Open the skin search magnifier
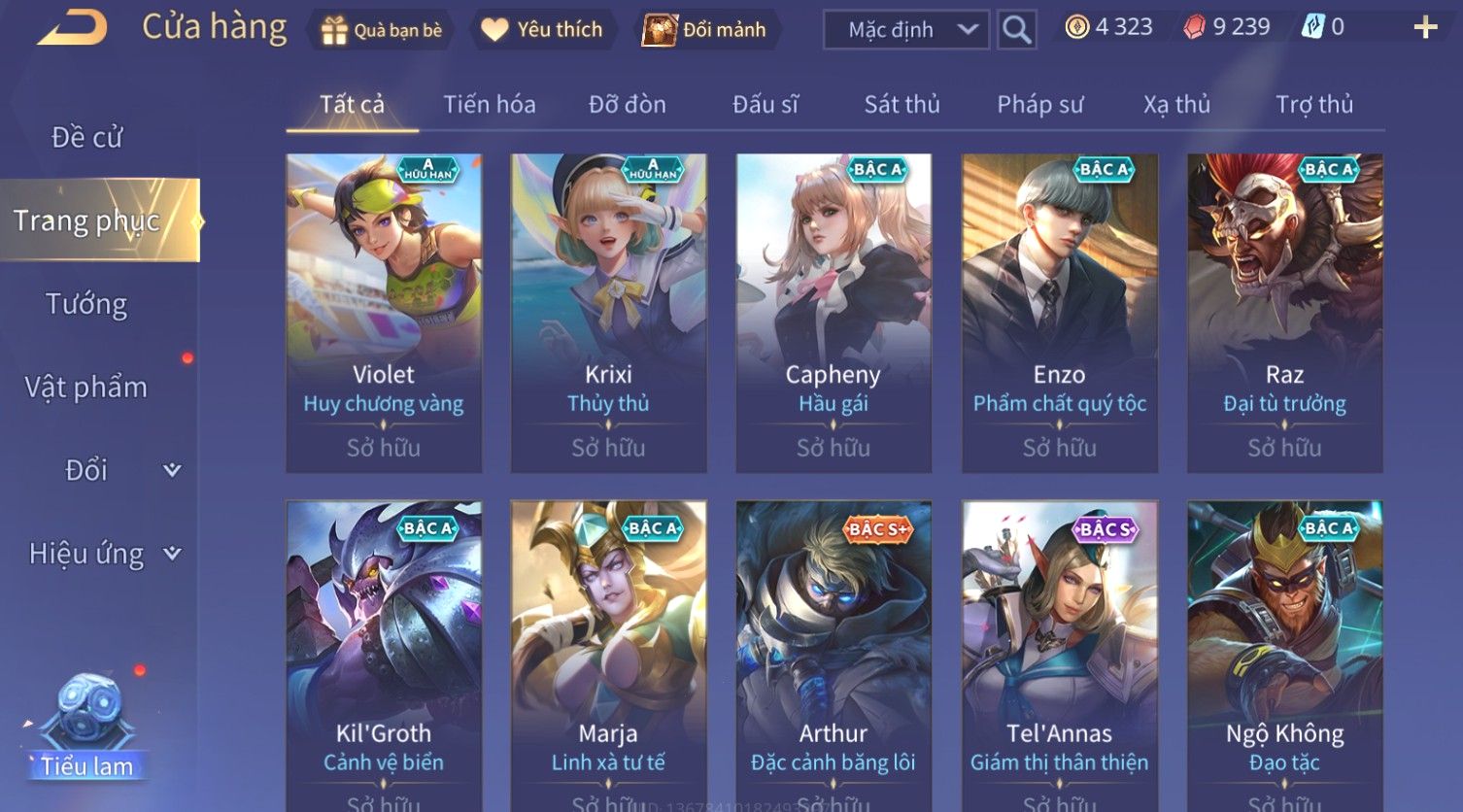 pos(1016,30)
